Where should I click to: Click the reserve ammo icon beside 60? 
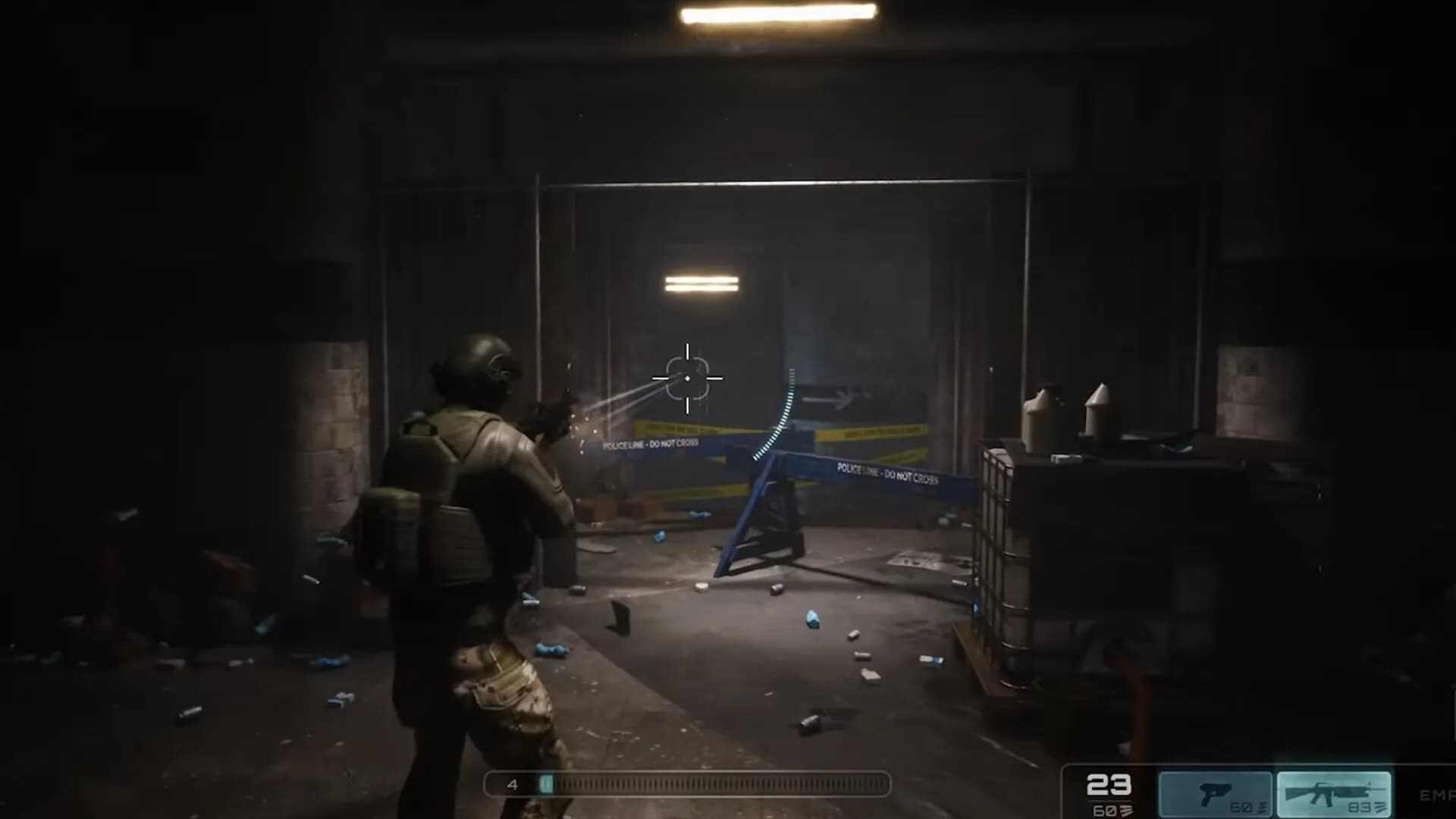(x=1125, y=810)
